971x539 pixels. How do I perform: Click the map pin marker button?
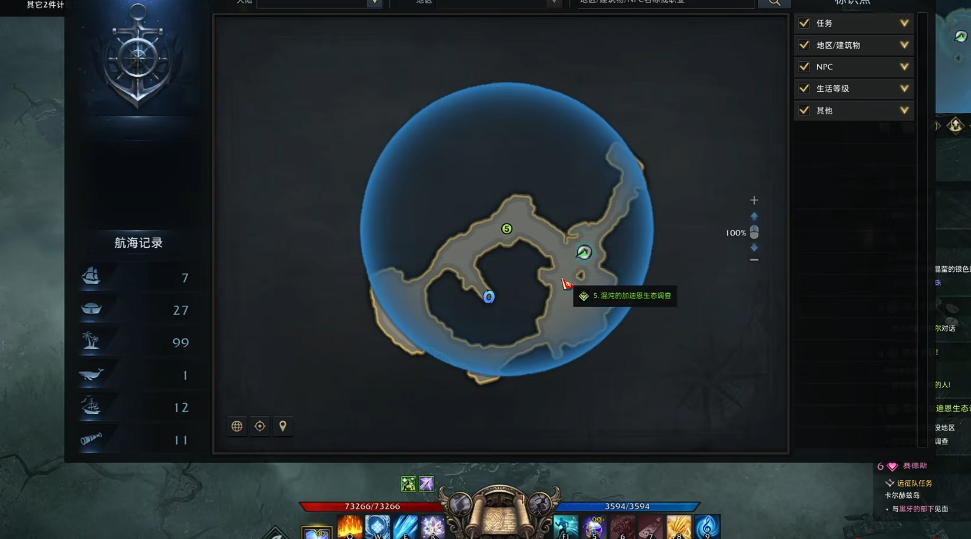tap(283, 426)
